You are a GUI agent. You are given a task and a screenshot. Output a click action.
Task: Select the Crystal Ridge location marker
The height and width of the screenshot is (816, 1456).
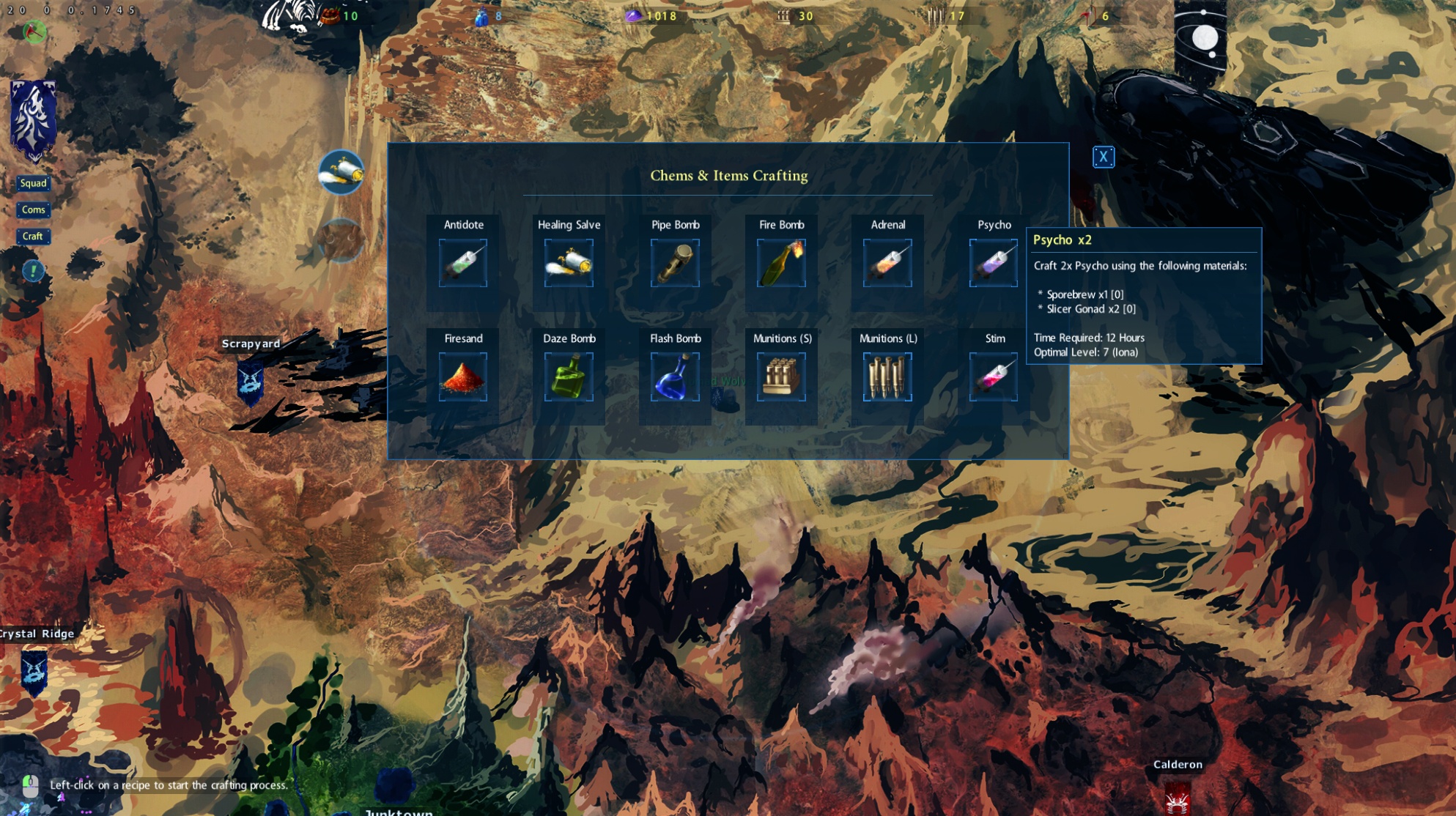click(x=34, y=670)
